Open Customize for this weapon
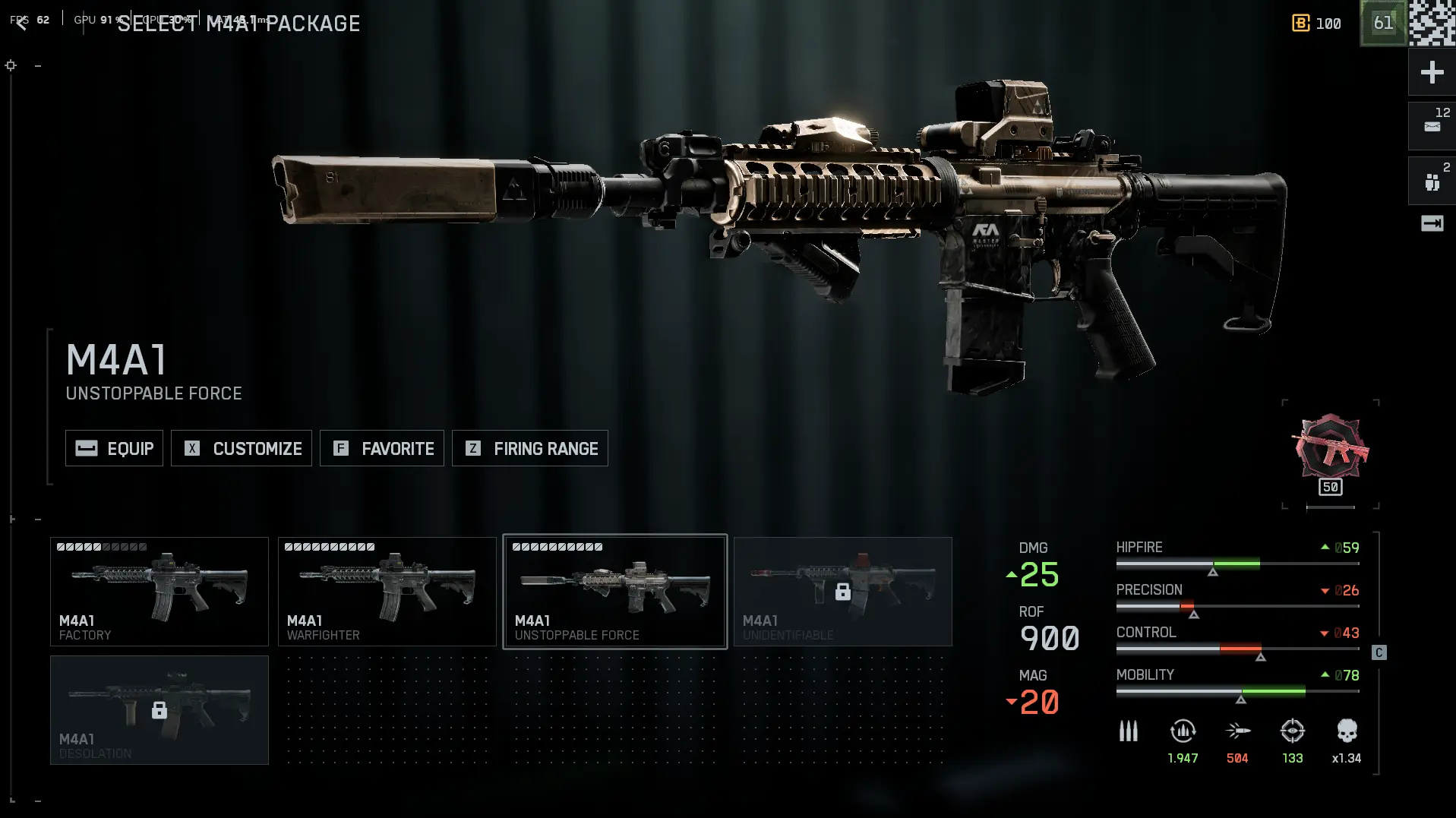 tap(242, 448)
